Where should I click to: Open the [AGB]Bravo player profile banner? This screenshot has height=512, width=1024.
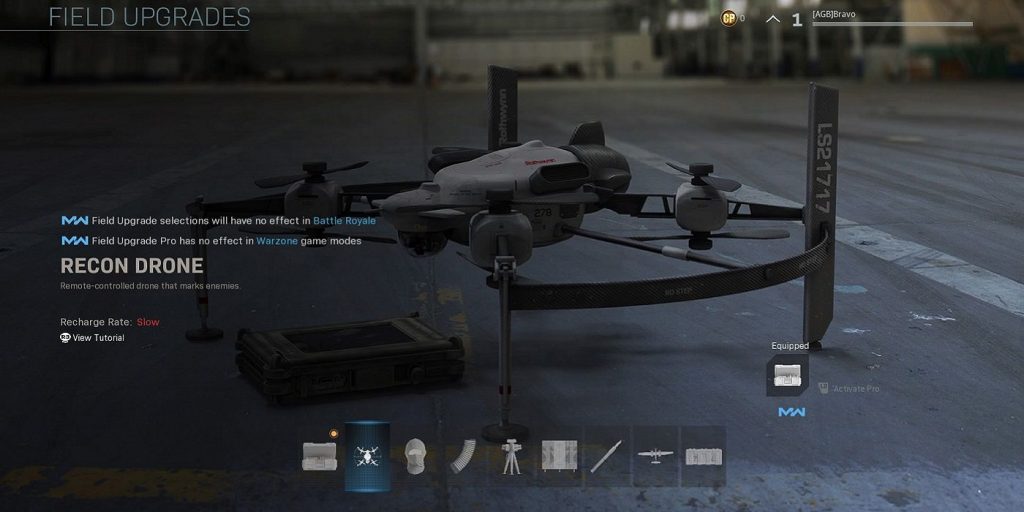[x=890, y=18]
